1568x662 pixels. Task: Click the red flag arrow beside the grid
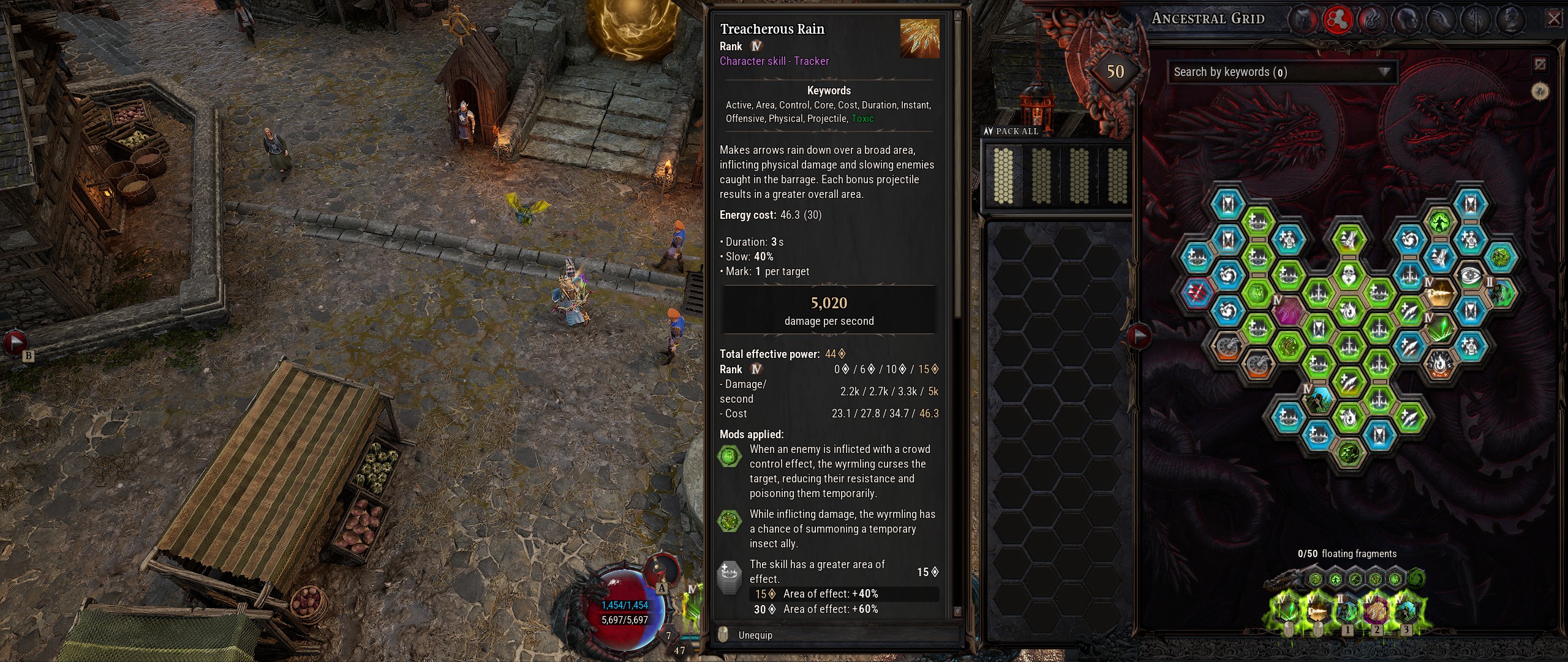[1139, 336]
